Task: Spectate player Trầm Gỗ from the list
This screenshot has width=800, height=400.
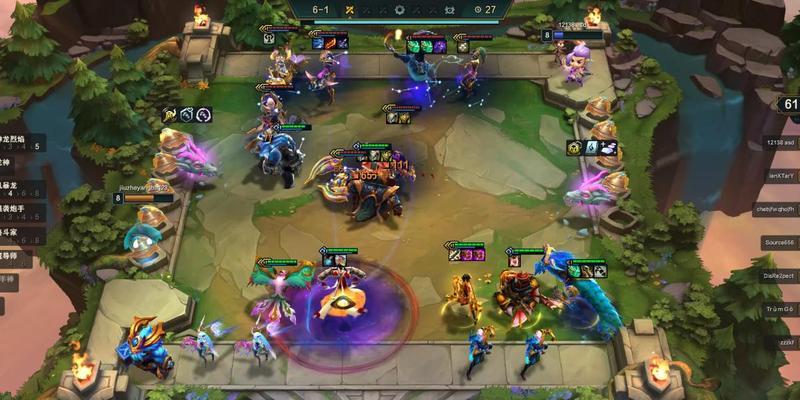Action: (780, 309)
